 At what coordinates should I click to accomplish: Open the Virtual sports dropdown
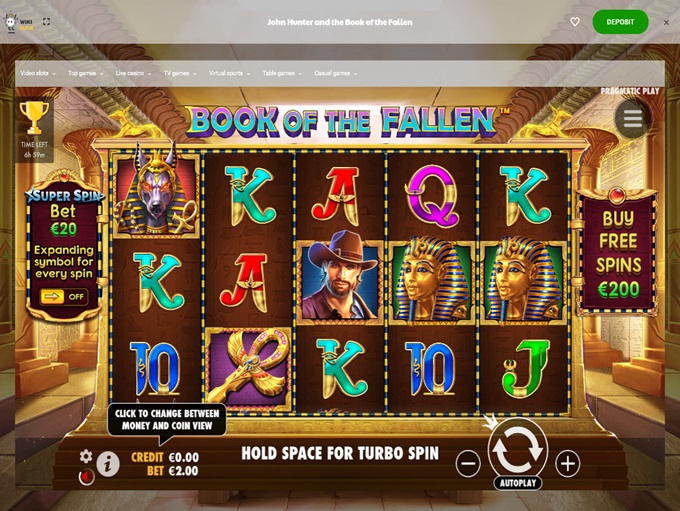230,73
